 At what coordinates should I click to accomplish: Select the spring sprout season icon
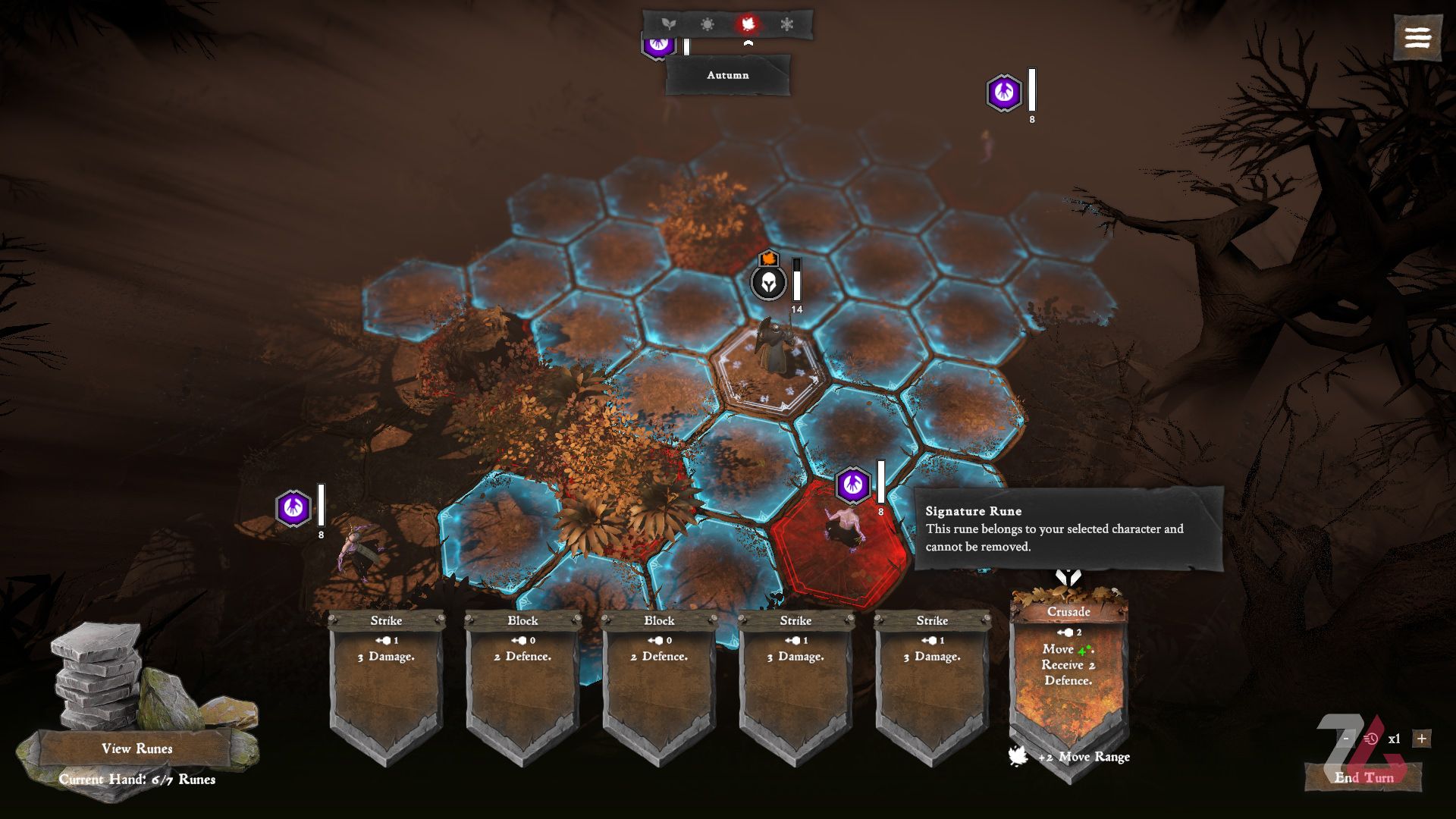pos(668,24)
